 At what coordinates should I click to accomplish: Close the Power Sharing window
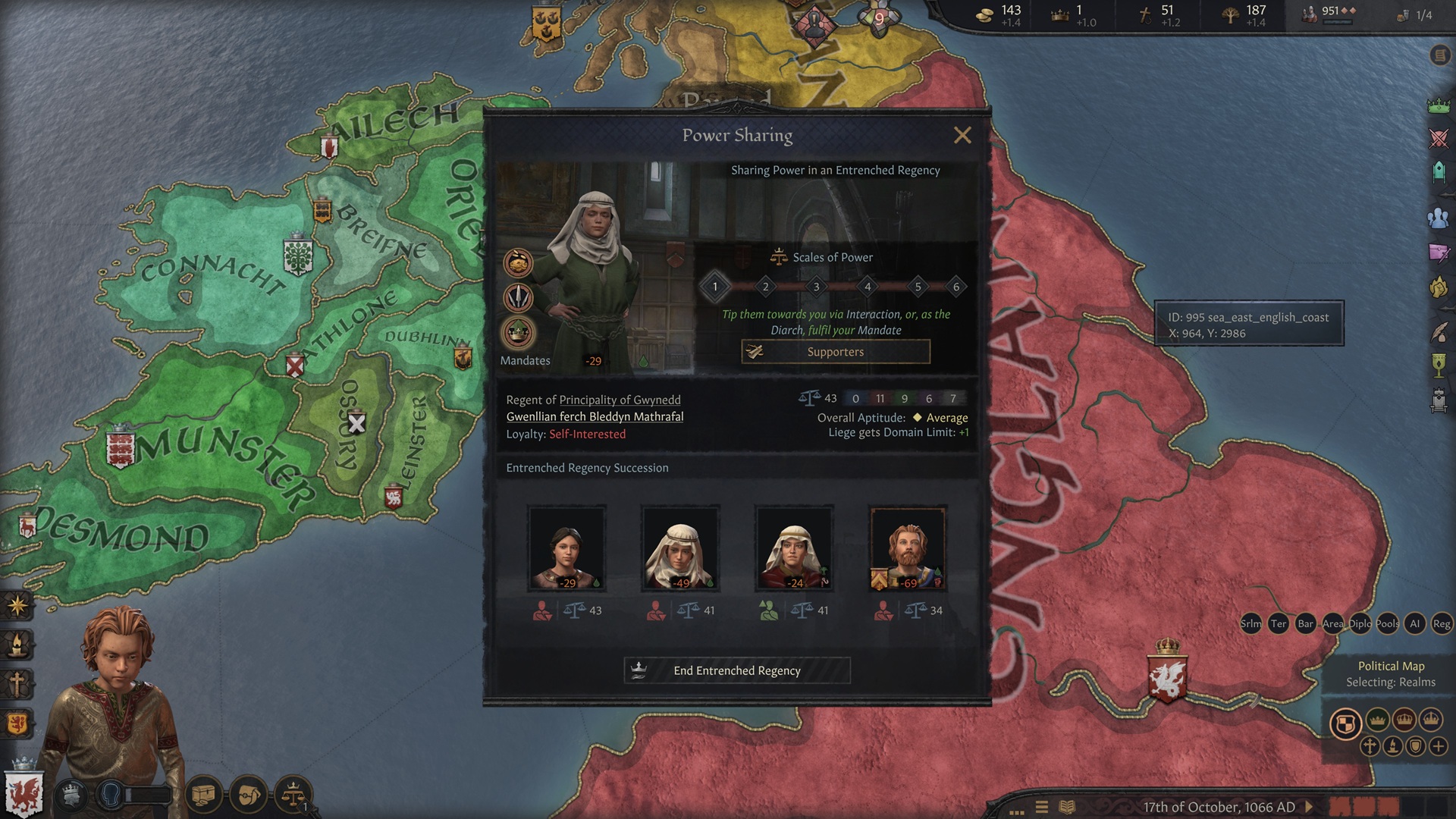pos(962,136)
